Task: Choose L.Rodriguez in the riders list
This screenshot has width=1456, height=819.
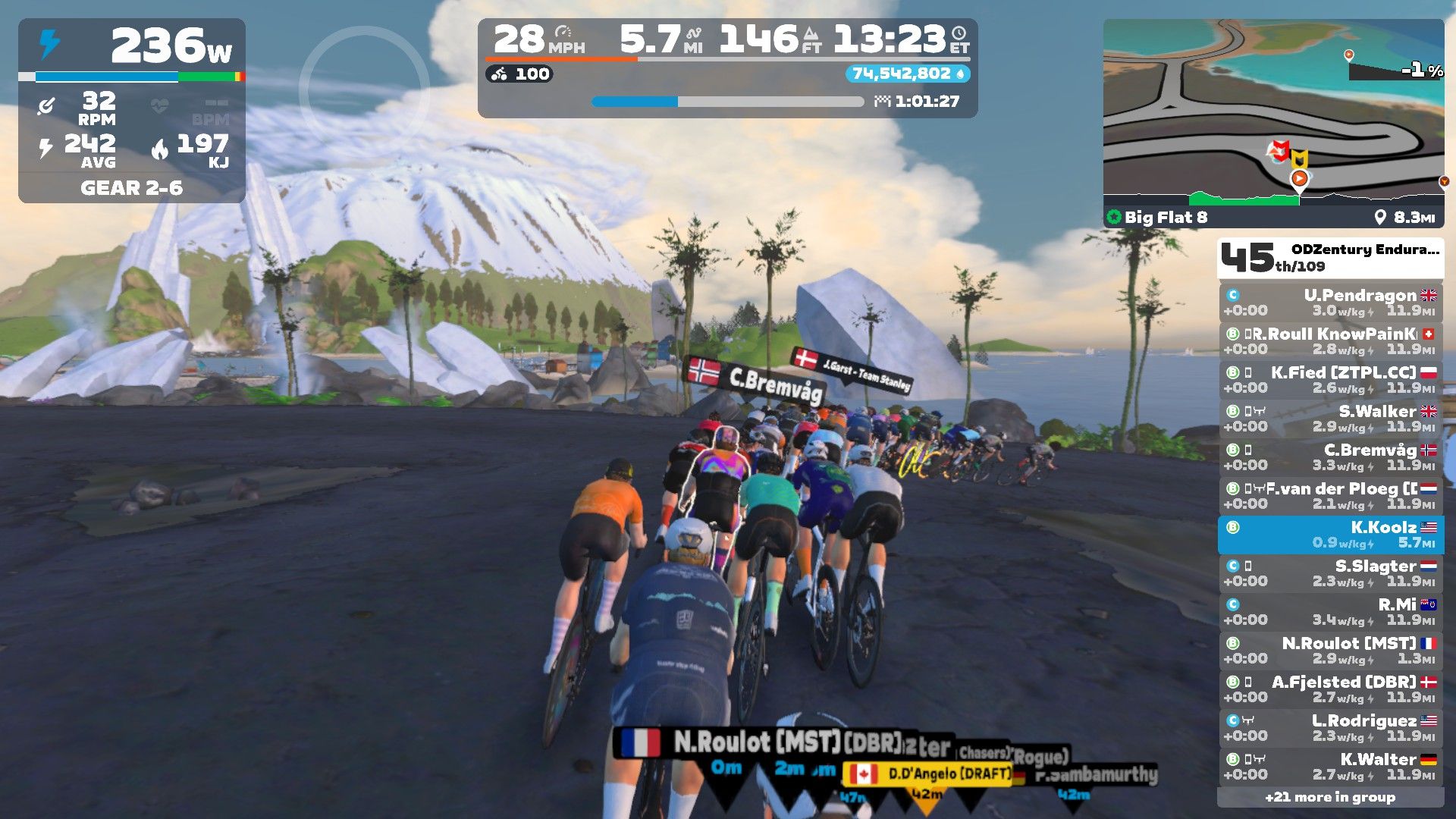Action: (1331, 728)
